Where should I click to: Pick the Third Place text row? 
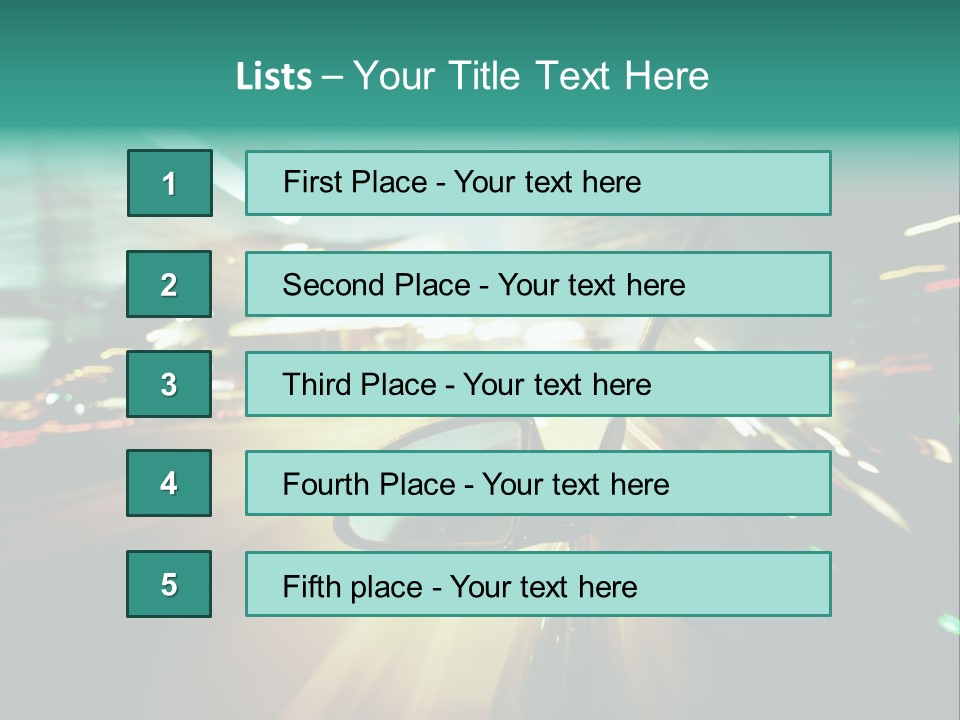coord(538,384)
